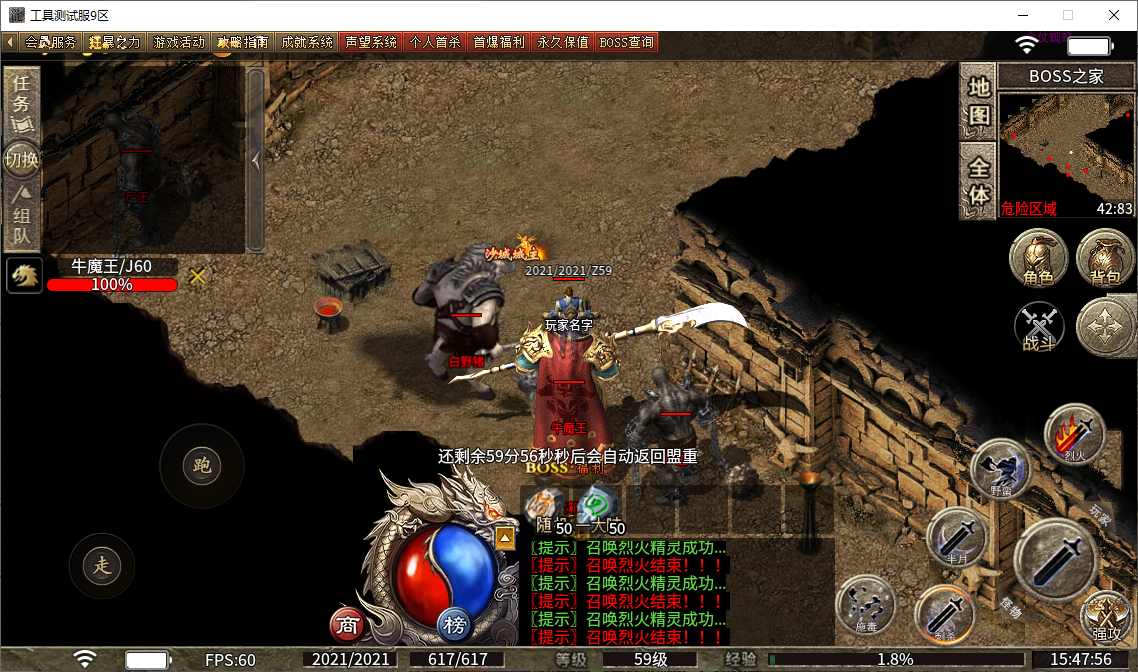Open the 背包 backpack
This screenshot has width=1138, height=672.
pos(1105,259)
